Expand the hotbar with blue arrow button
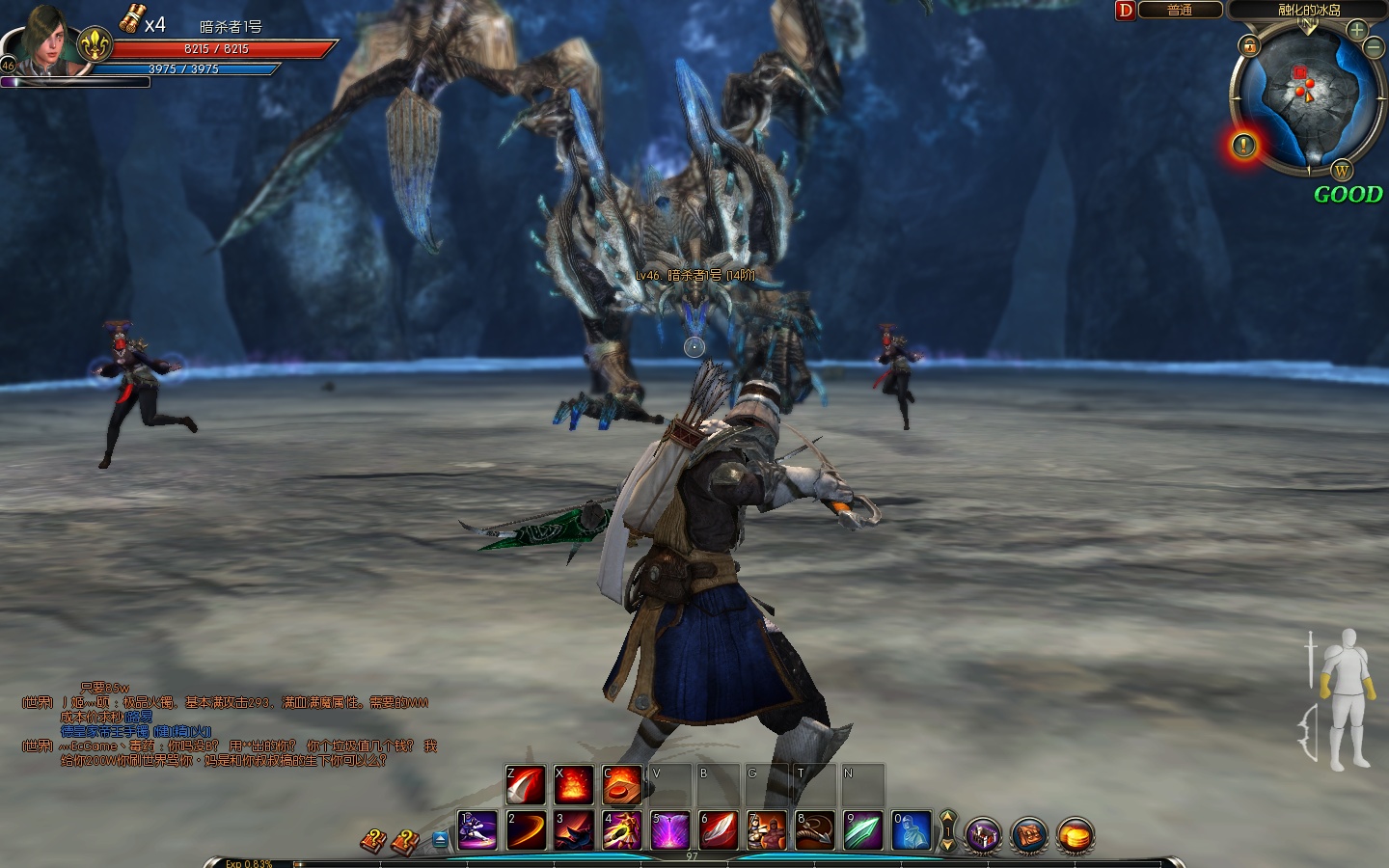Image resolution: width=1389 pixels, height=868 pixels. coord(440,839)
